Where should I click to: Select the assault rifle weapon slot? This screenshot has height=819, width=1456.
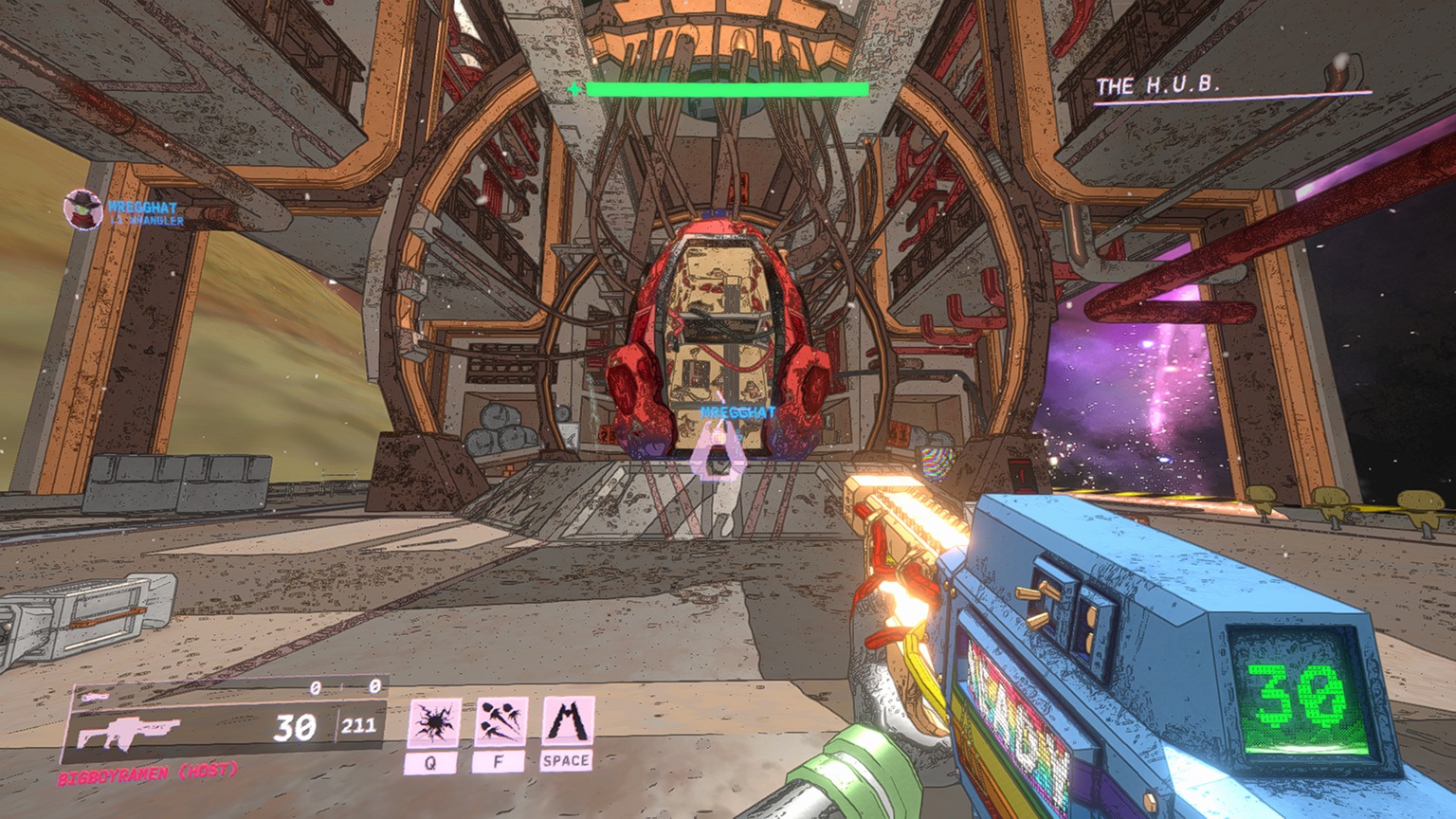click(x=127, y=733)
